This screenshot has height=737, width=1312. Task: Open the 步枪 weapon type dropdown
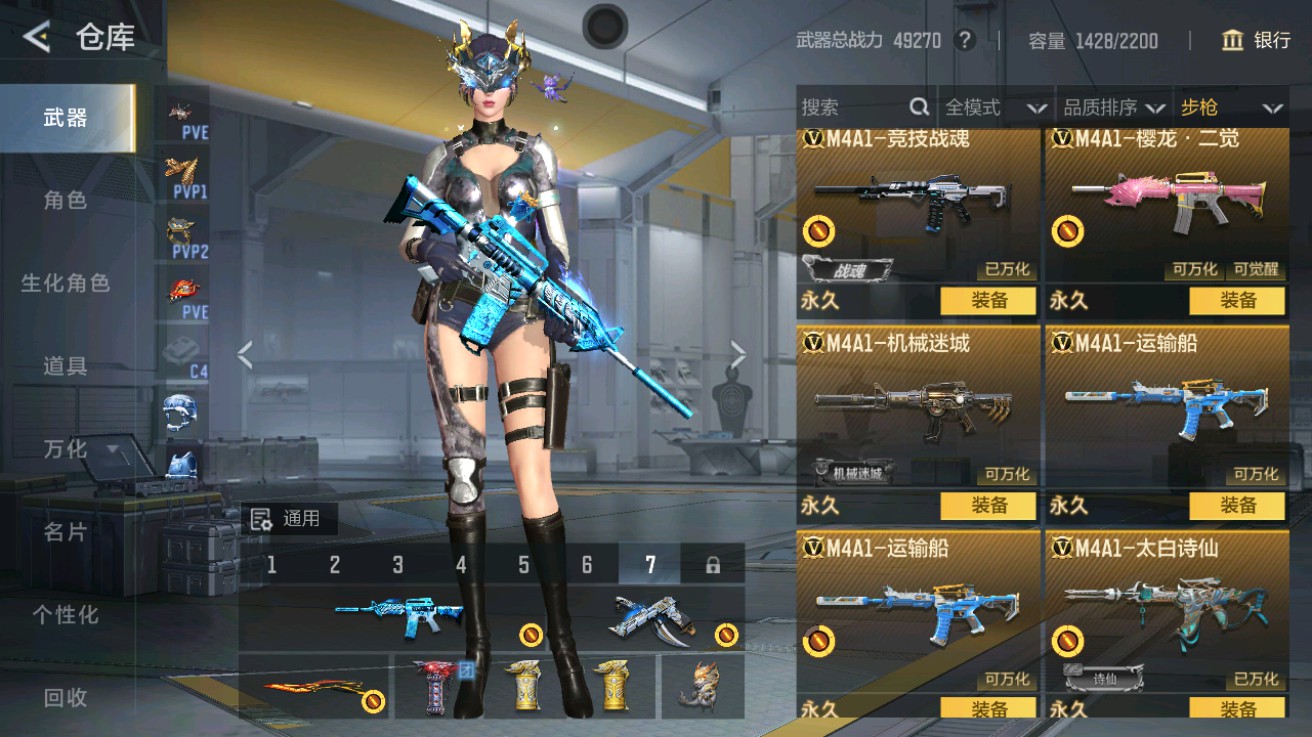1228,106
